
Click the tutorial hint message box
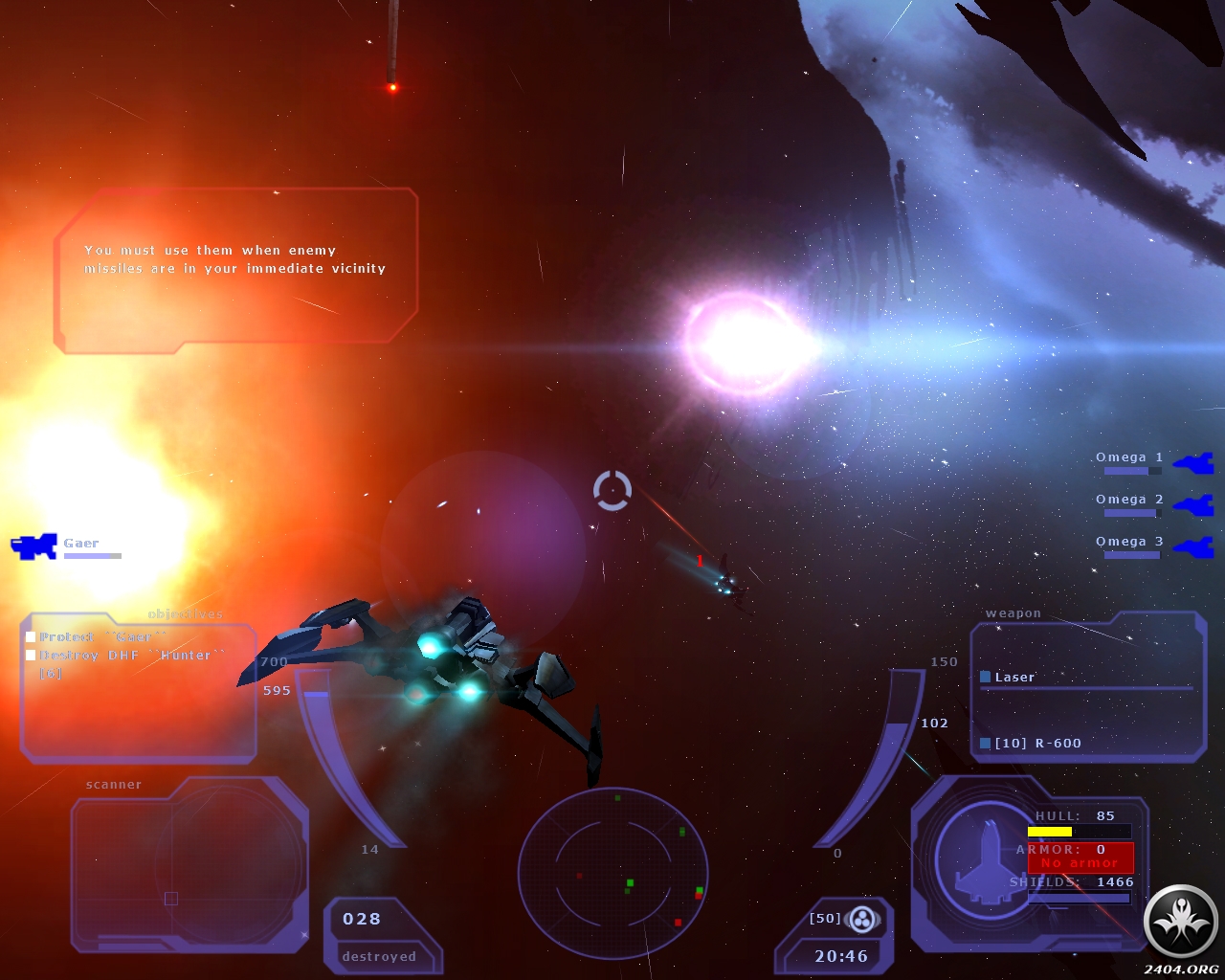pos(235,270)
